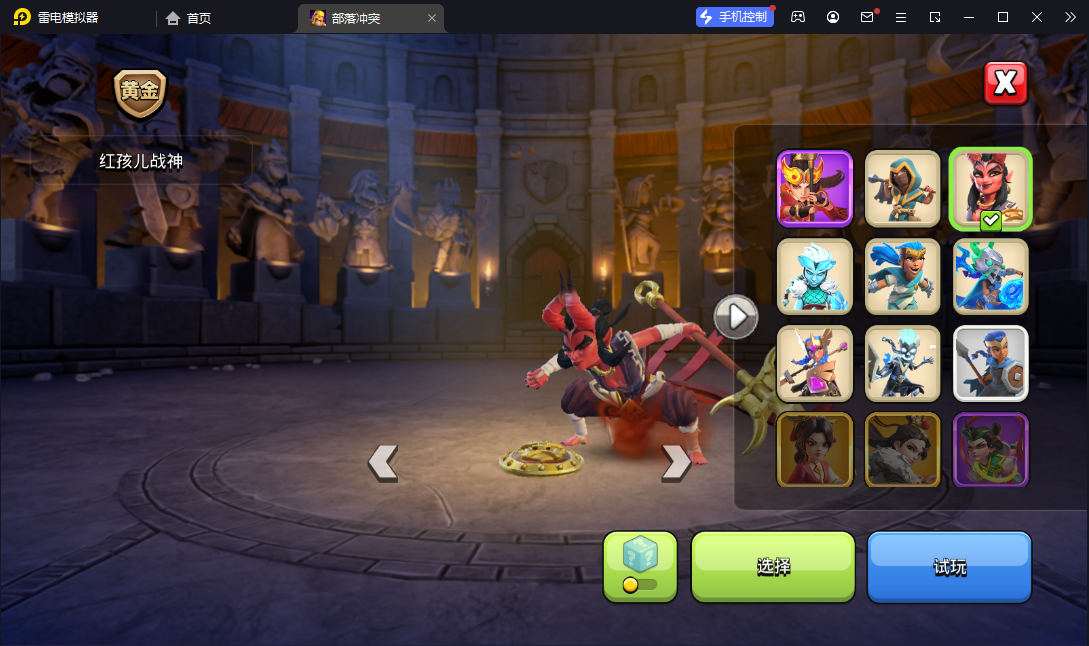Try out the skin with 试玩
Image resolution: width=1089 pixels, height=646 pixels.
point(949,567)
